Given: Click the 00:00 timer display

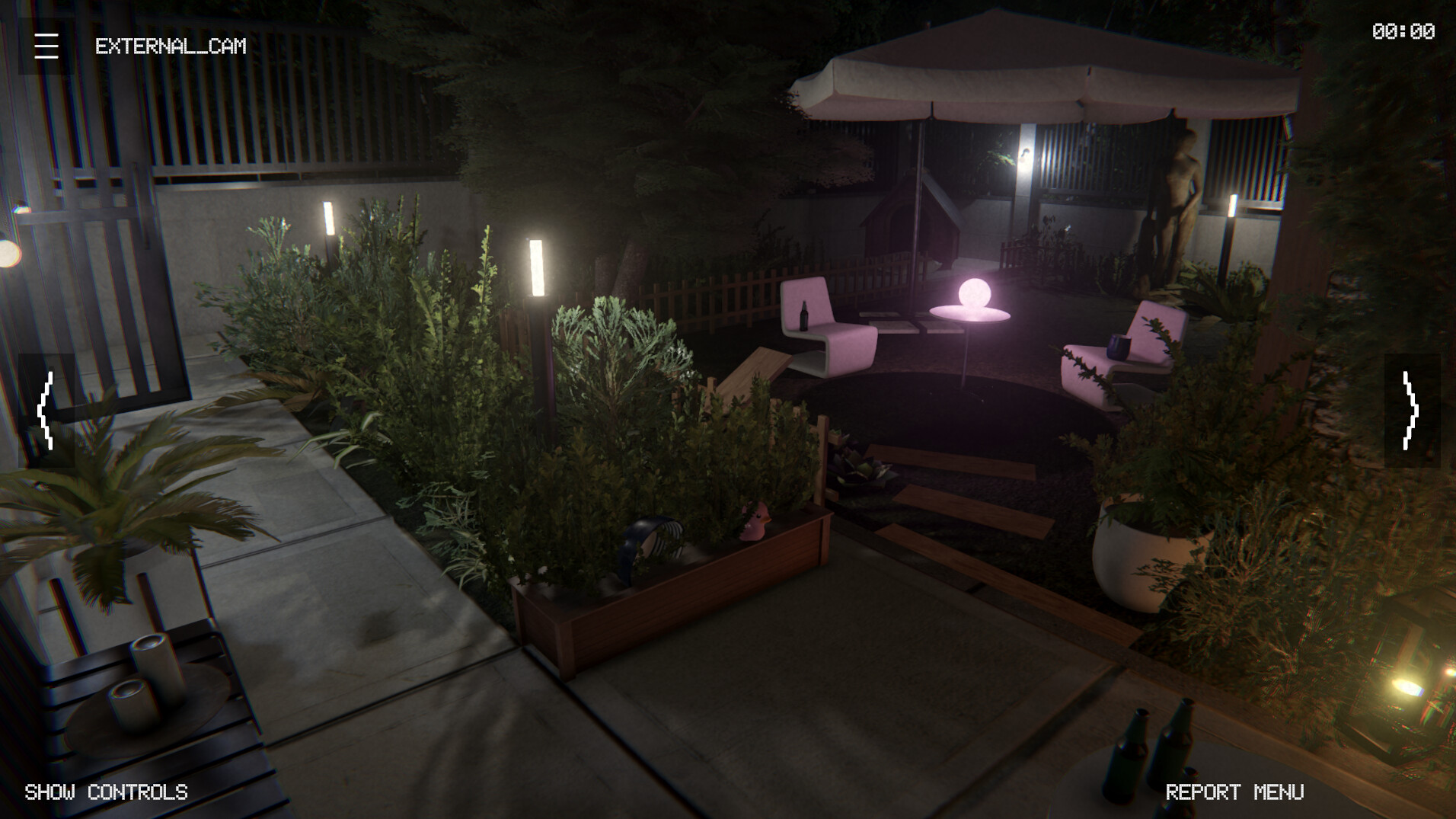Looking at the screenshot, I should pyautogui.click(x=1403, y=30).
